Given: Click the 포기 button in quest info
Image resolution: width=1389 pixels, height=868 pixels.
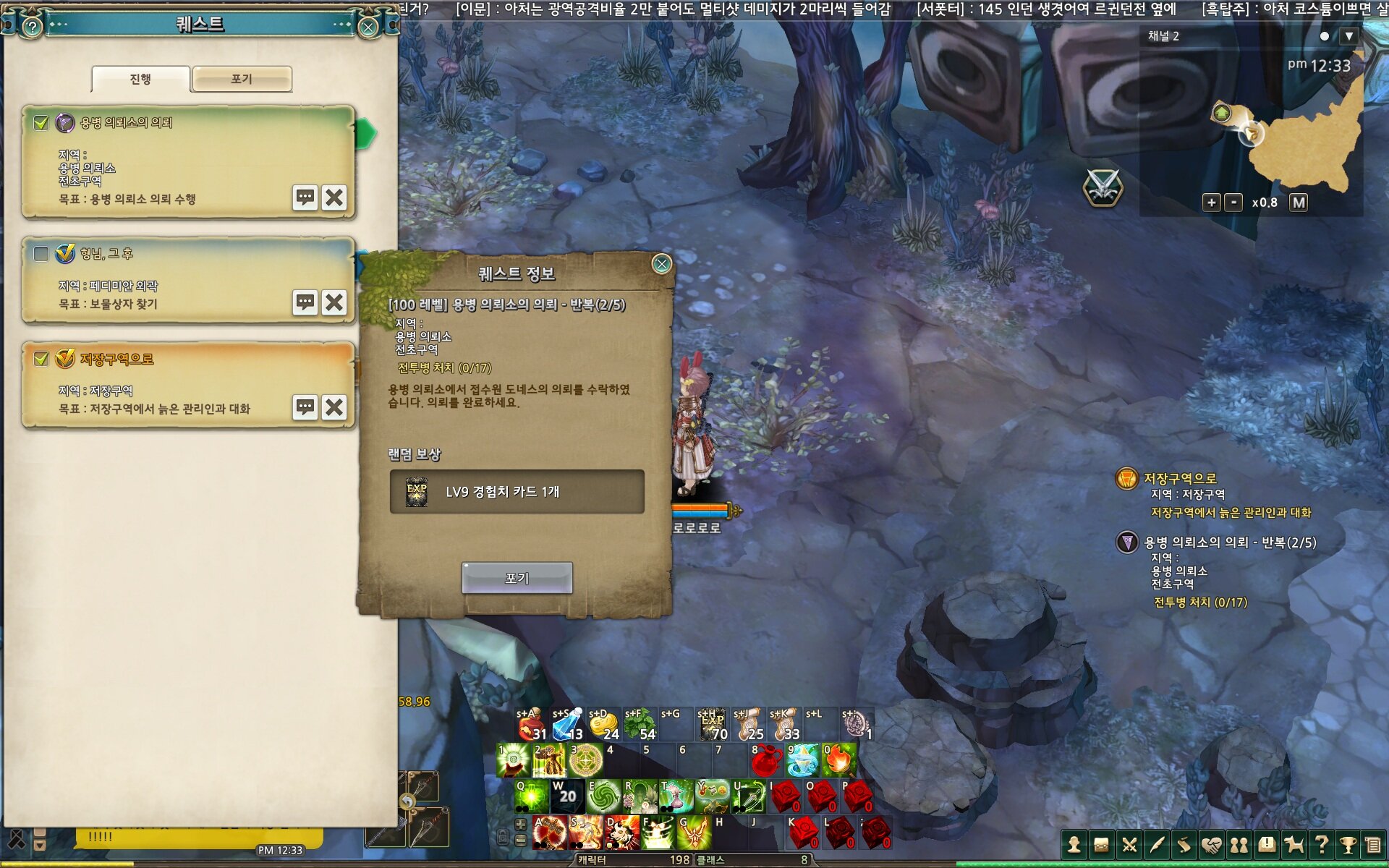Looking at the screenshot, I should 517,578.
